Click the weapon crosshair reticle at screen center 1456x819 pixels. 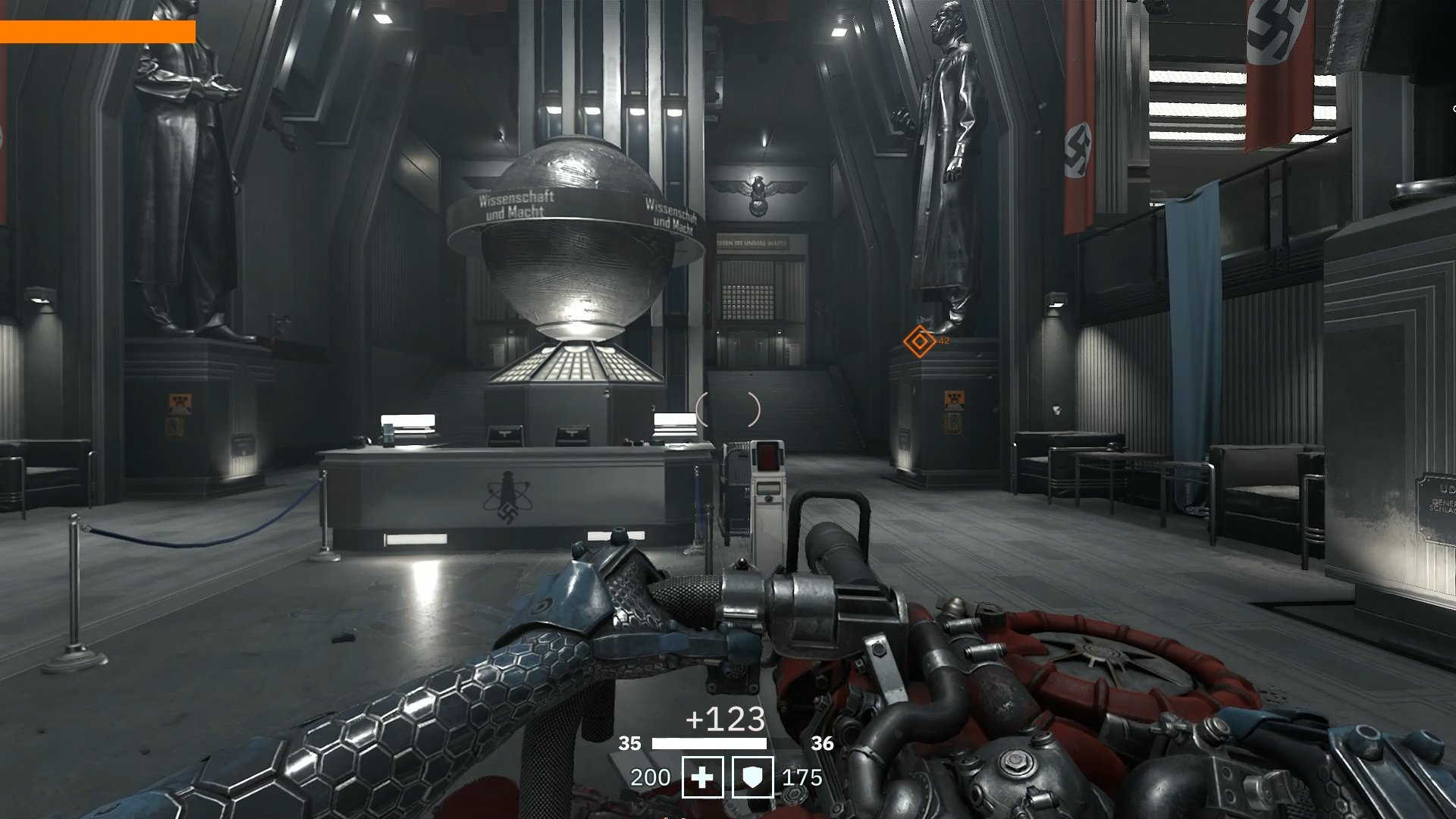pyautogui.click(x=728, y=409)
